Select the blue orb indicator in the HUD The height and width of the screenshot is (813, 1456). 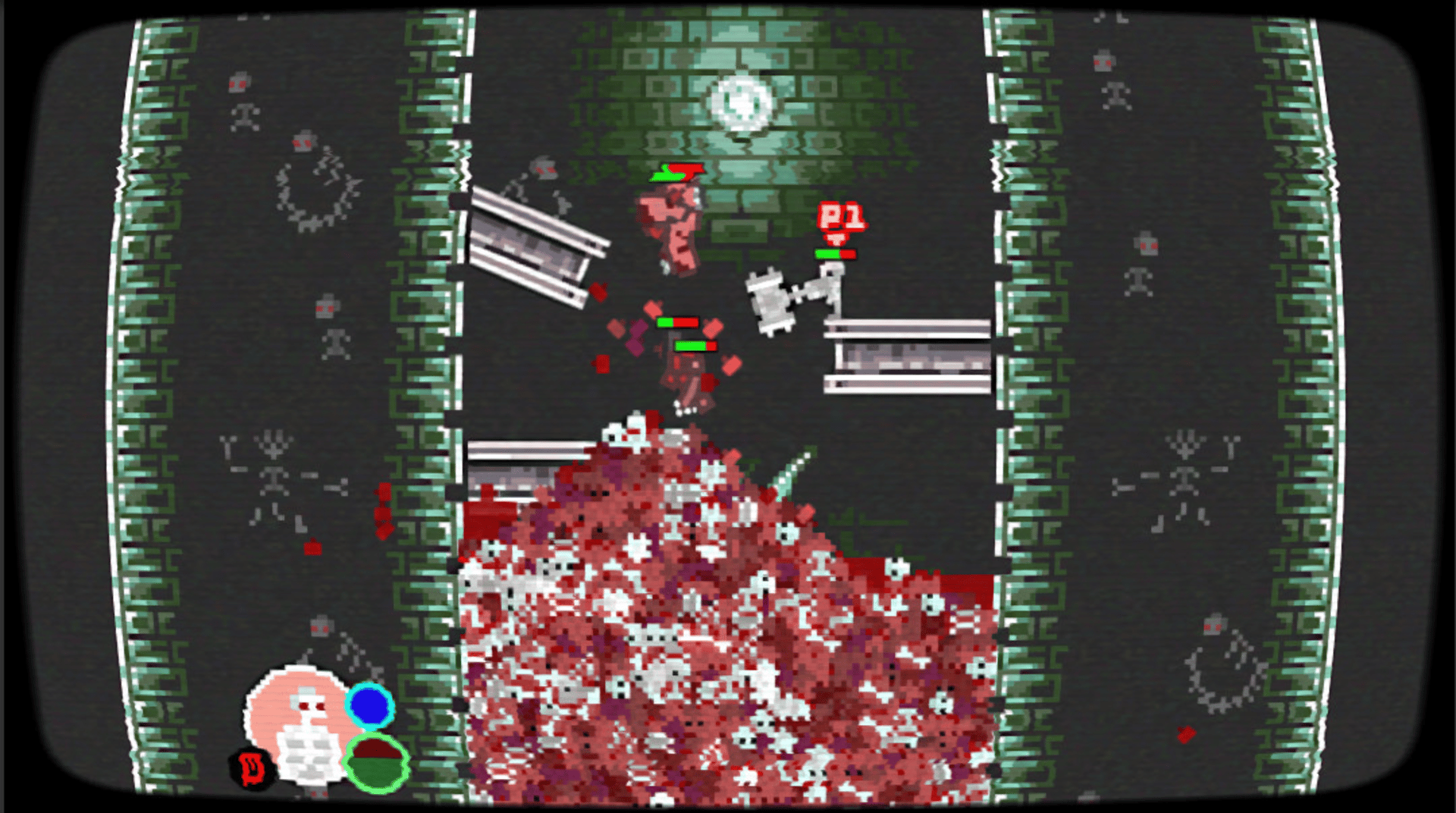[369, 709]
